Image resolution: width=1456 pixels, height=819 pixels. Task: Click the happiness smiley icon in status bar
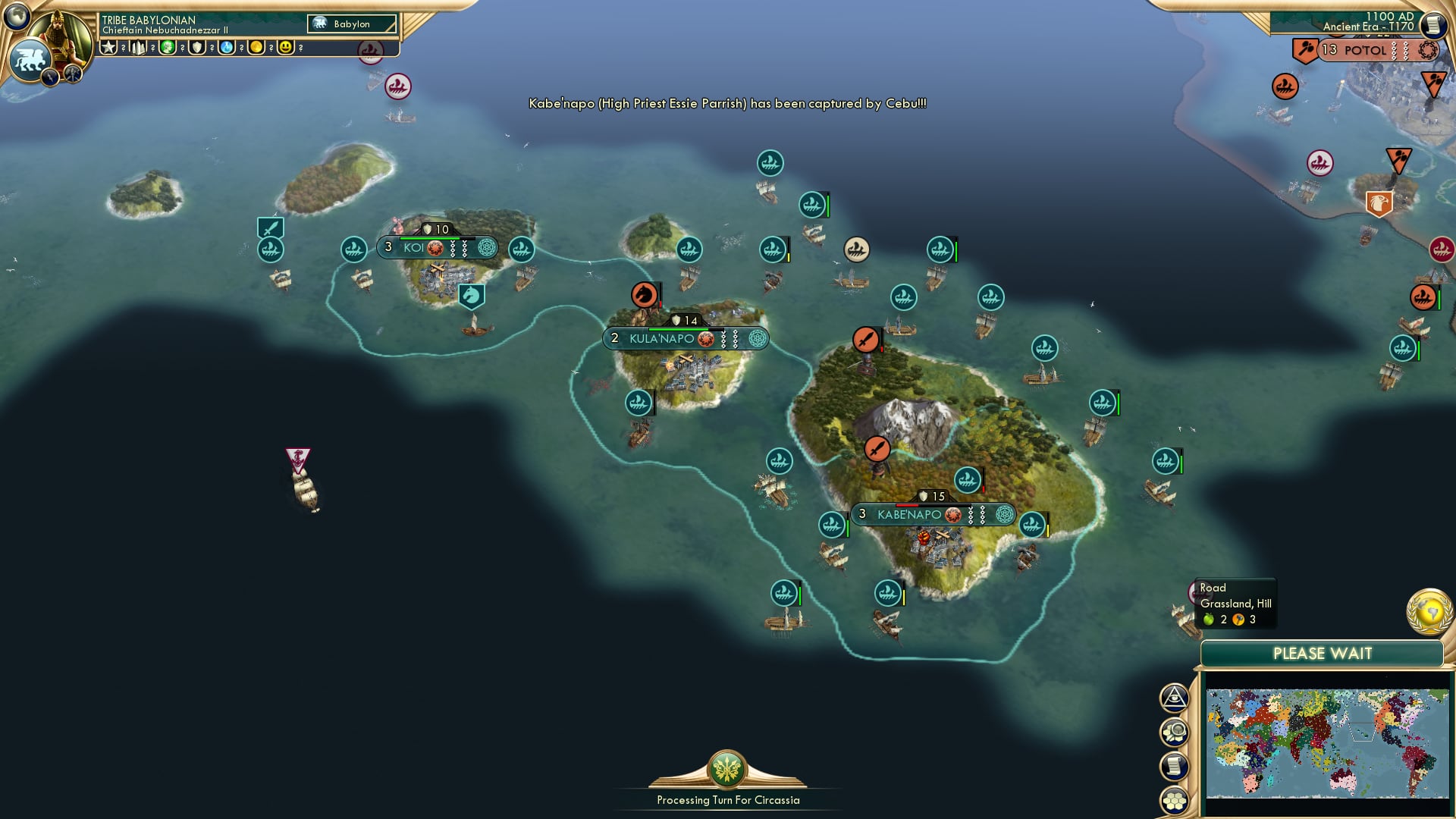(285, 48)
